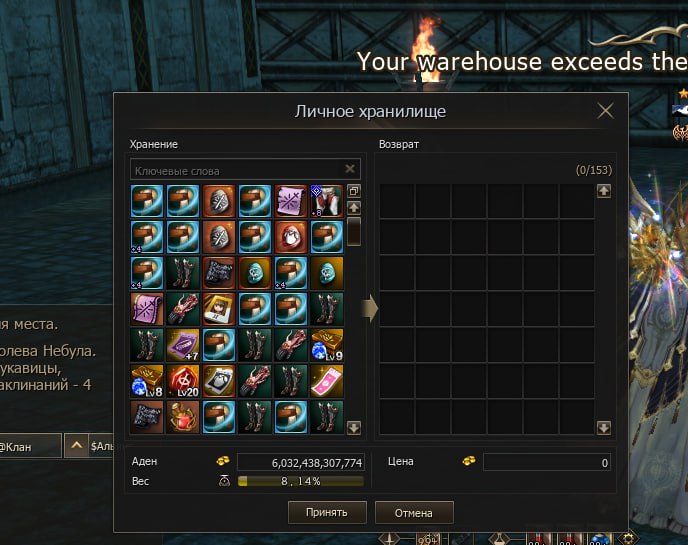Choose the purple item marked +7
The height and width of the screenshot is (545, 688).
[183, 345]
